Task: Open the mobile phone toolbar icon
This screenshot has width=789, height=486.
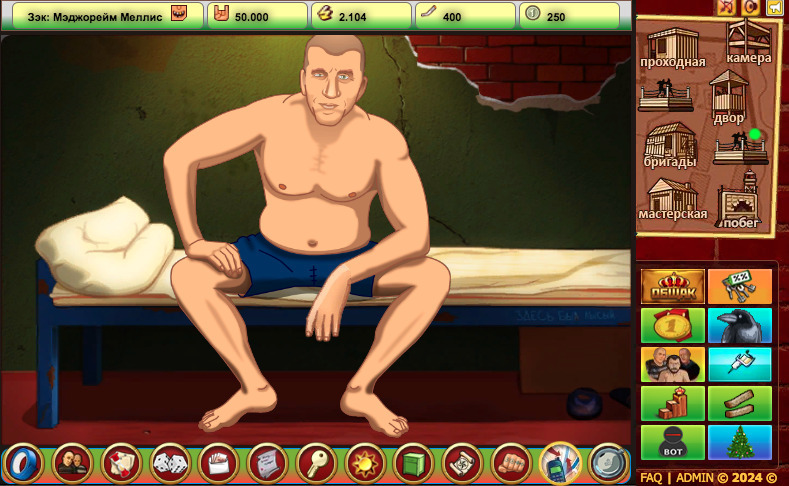Action: 561,462
